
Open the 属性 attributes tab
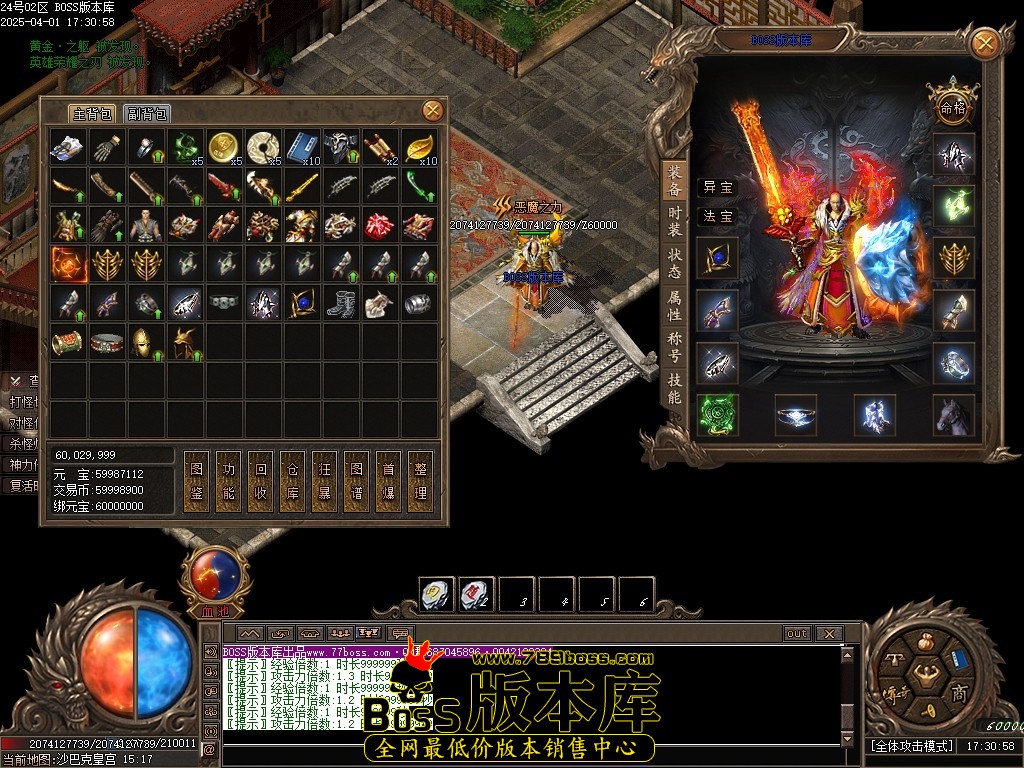(x=675, y=305)
